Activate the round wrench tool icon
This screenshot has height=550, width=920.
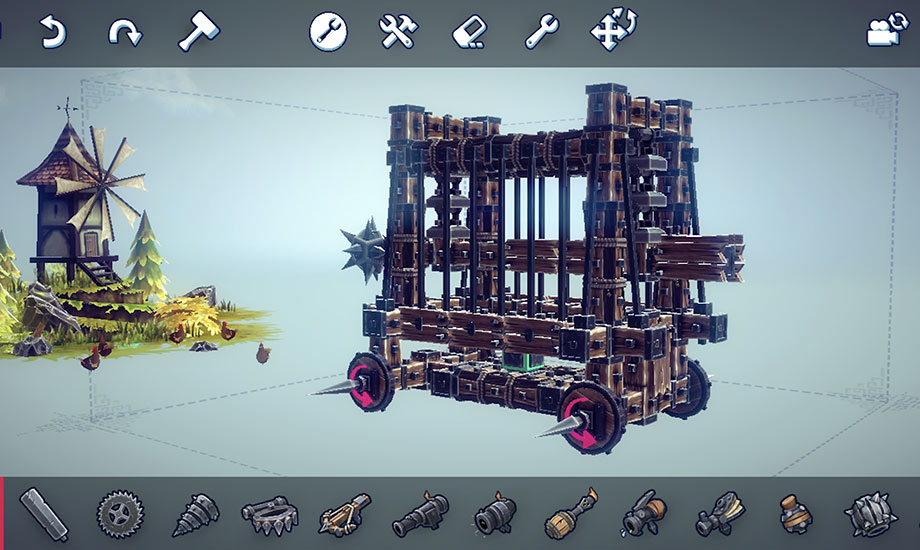328,32
